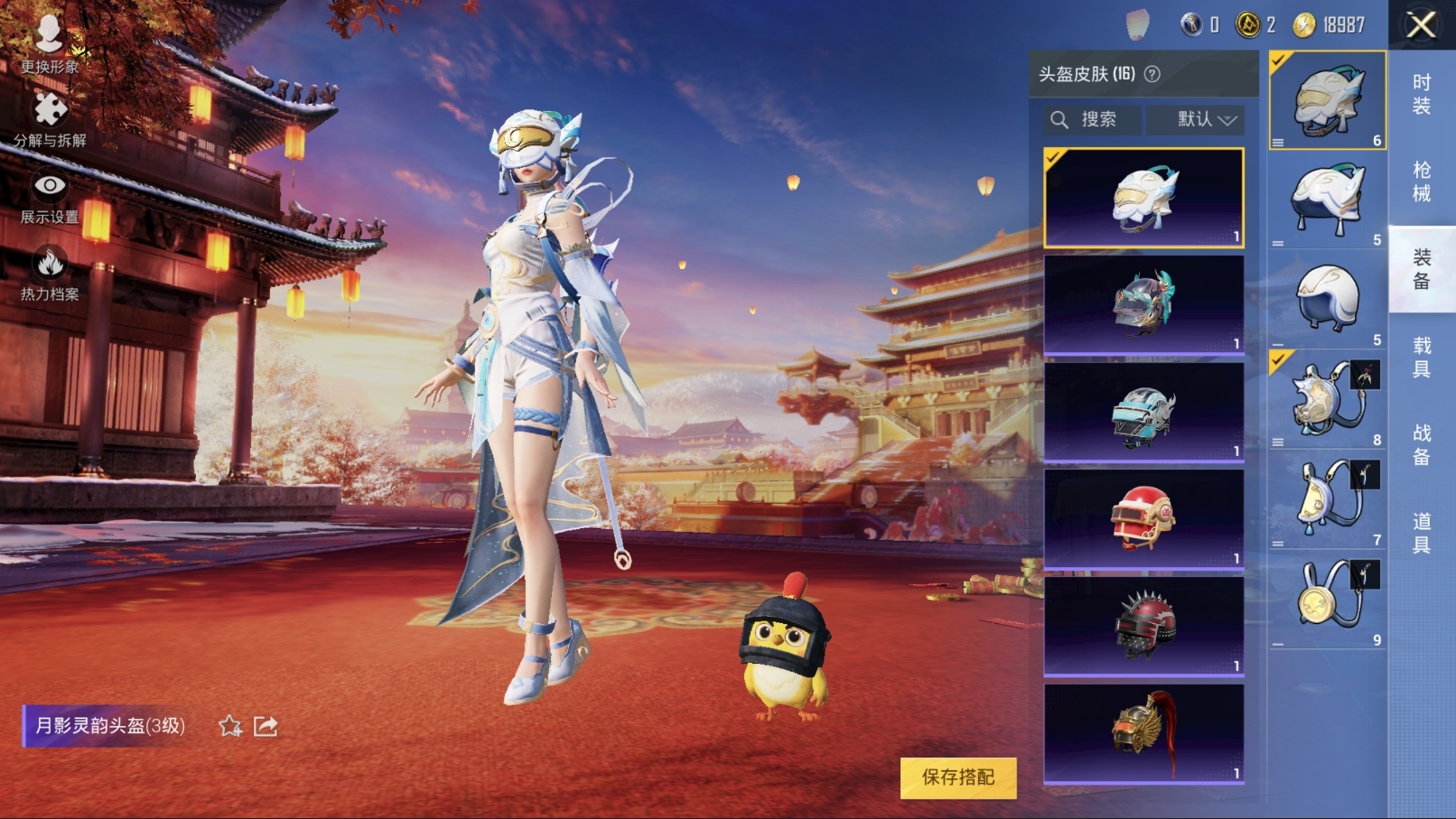Open 更换形象 (change appearance)
Screen dimensions: 1456x819
[50, 42]
